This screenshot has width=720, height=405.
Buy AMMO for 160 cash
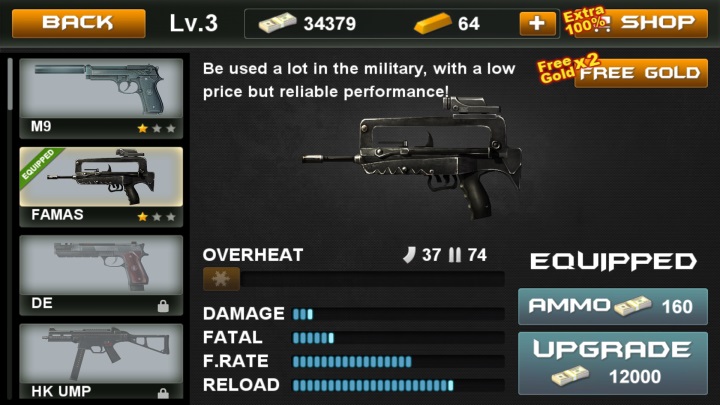tap(612, 306)
